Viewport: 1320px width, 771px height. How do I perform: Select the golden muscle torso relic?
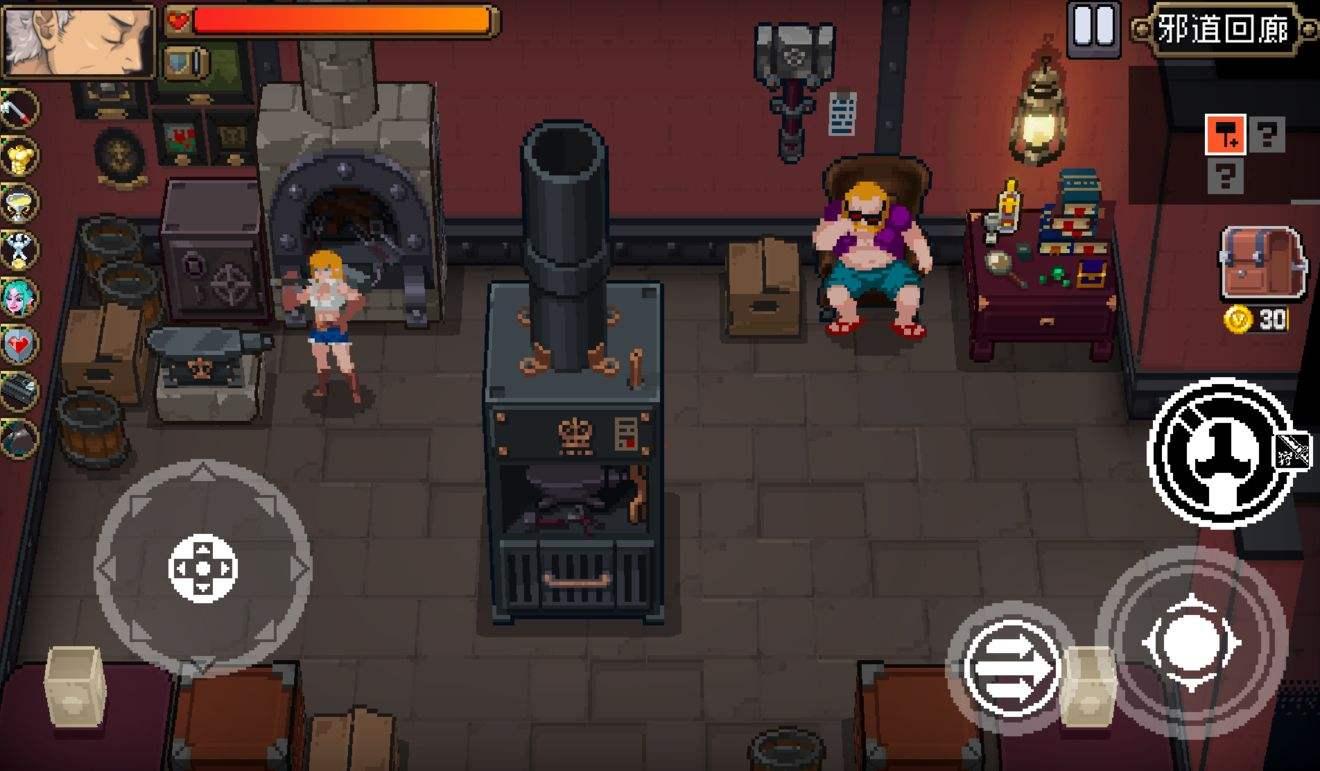coord(19,156)
